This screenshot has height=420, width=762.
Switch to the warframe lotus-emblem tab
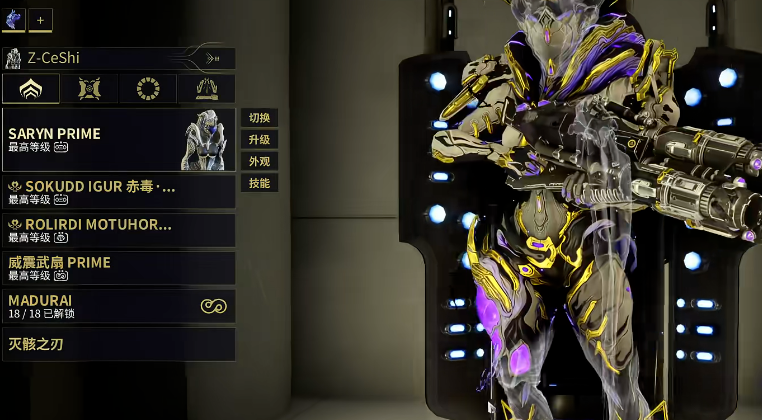point(30,89)
